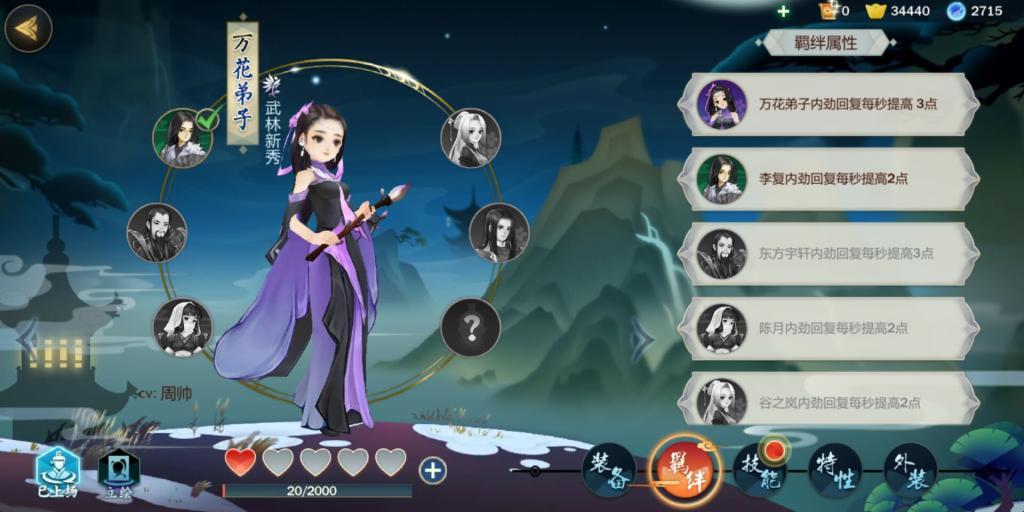This screenshot has width=1024, height=512.
Task: Select the 谷之岚 bond attribute row
Action: 828,401
